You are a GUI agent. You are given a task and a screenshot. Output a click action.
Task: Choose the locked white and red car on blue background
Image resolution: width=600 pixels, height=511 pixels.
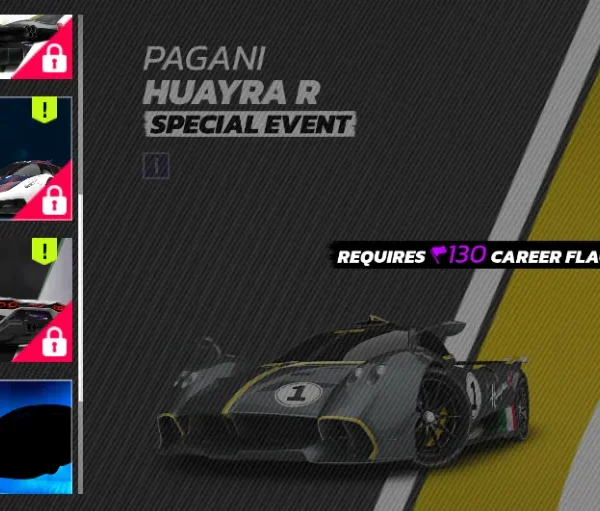(35, 157)
